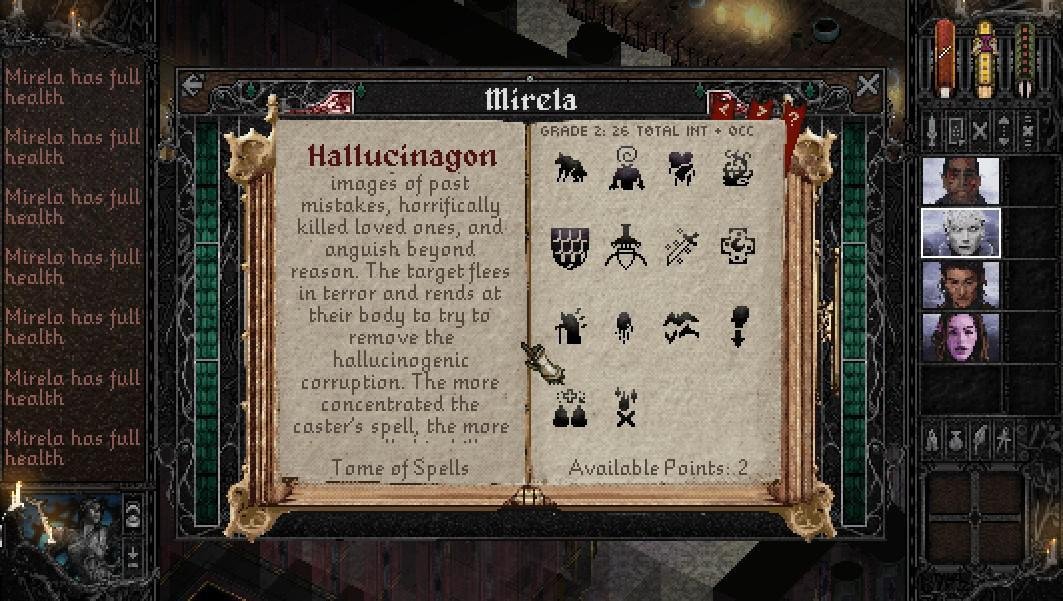Open the Tome of Spells link

(x=400, y=468)
